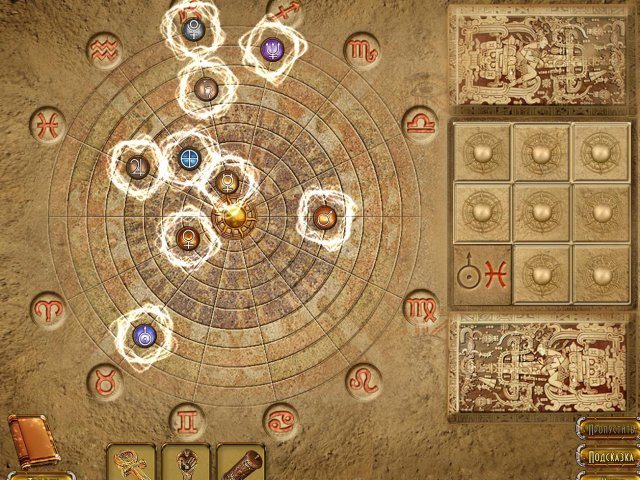Select the Gemini zodiac sign socket
640x480 pixels.
pos(187,419)
